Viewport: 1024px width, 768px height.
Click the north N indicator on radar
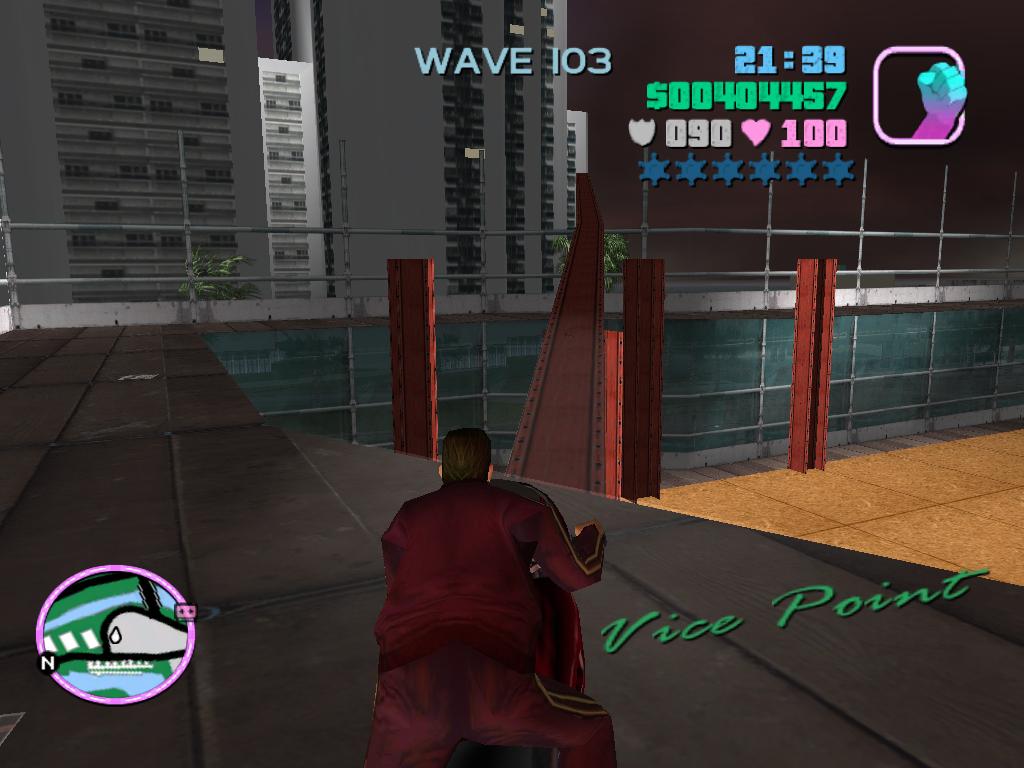click(x=47, y=662)
